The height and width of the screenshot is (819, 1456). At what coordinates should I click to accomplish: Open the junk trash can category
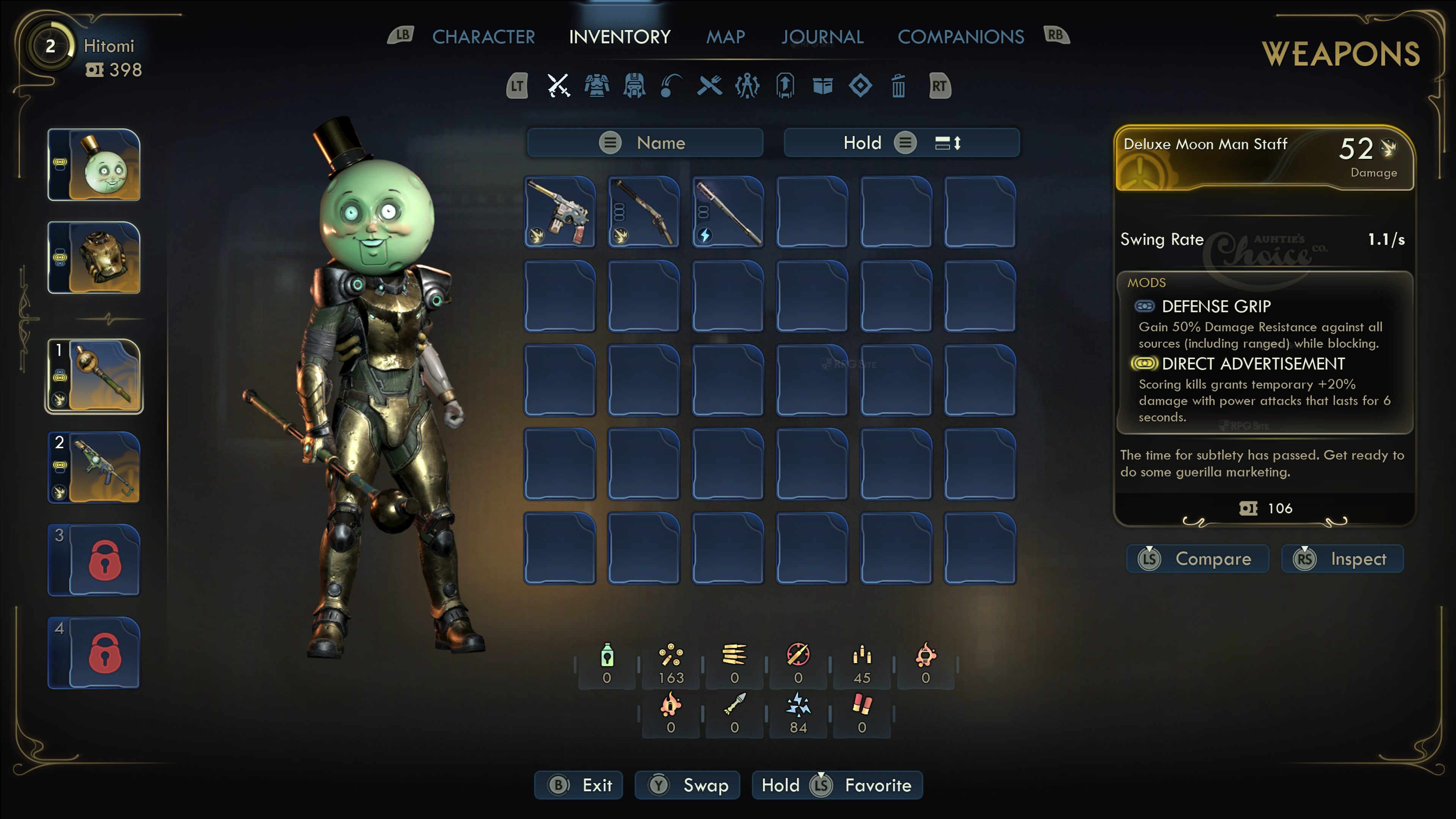898,86
